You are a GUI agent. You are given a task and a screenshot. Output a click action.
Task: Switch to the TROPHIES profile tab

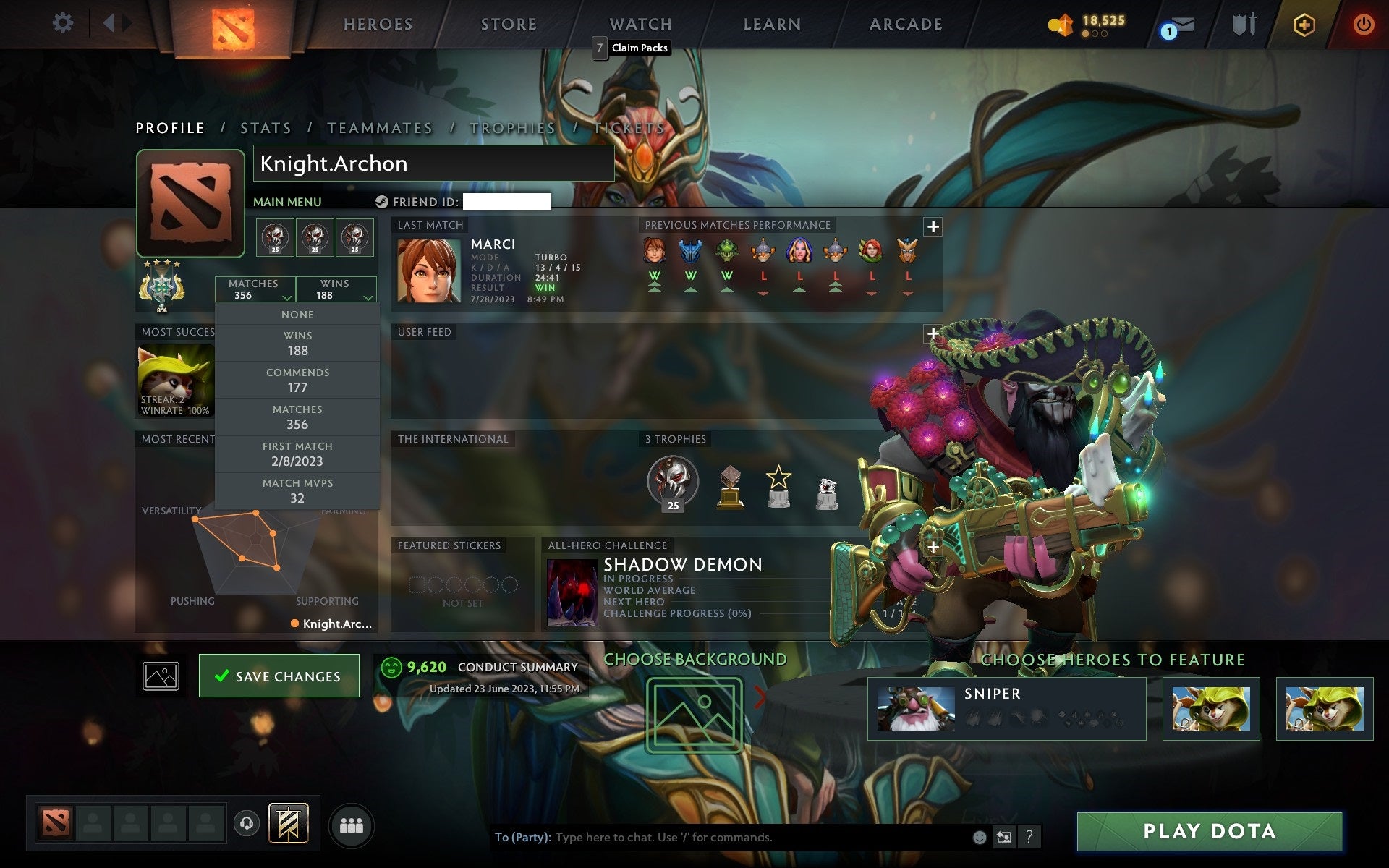511,127
